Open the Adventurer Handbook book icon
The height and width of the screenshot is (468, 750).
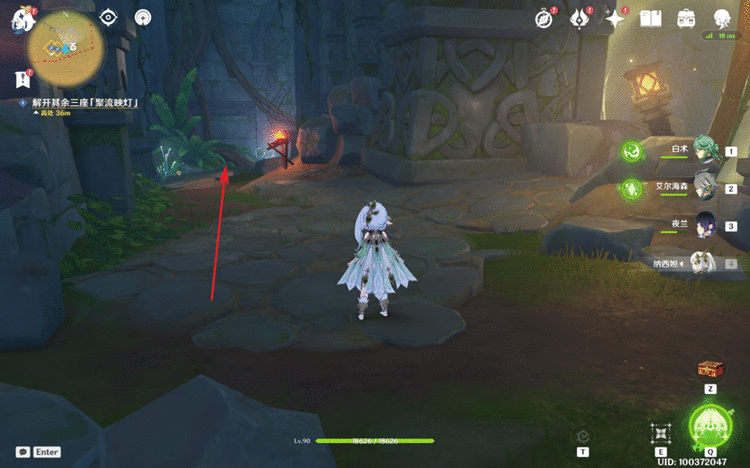651,18
